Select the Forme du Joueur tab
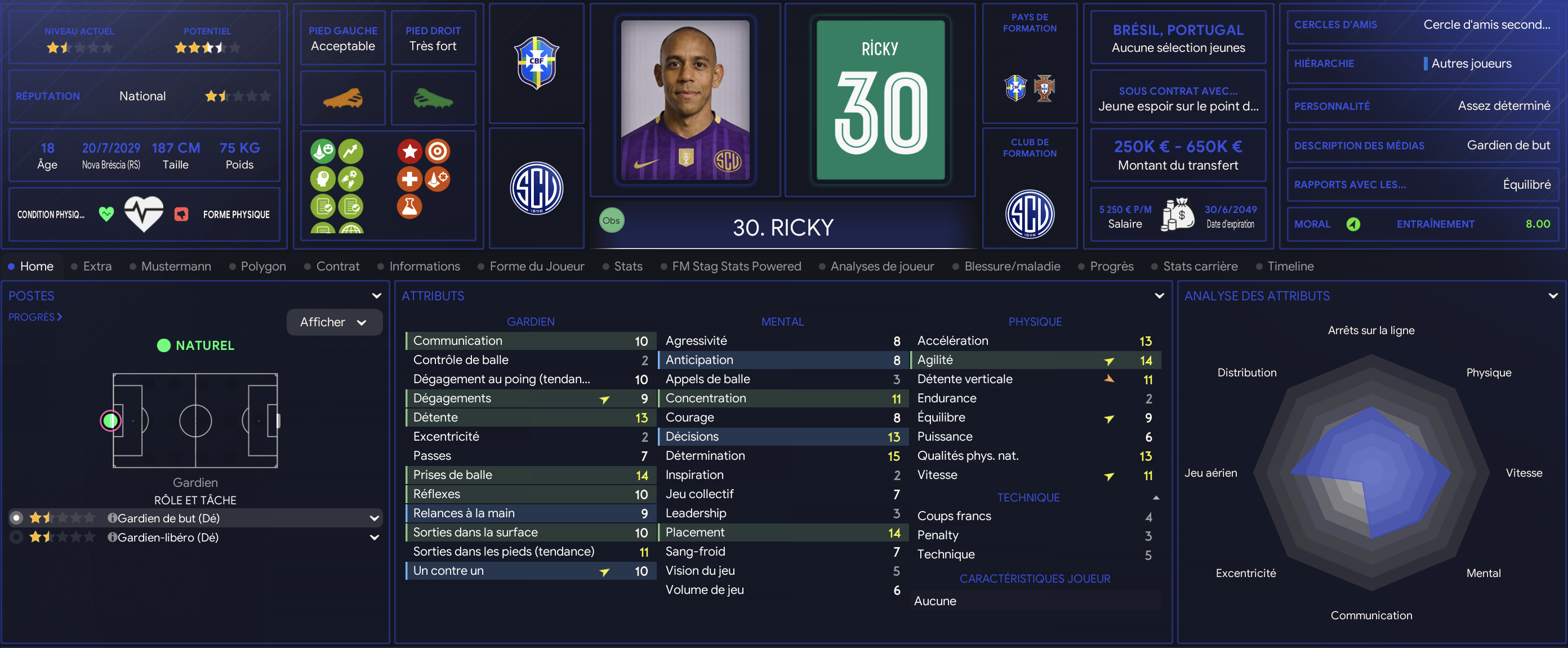This screenshot has height=648, width=1568. (x=536, y=266)
